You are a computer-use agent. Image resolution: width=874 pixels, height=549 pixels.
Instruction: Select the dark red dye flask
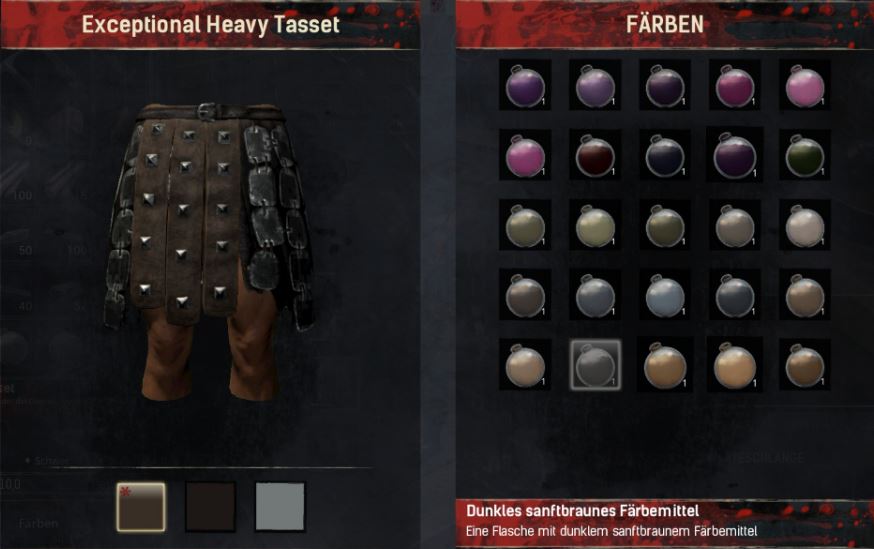point(595,155)
